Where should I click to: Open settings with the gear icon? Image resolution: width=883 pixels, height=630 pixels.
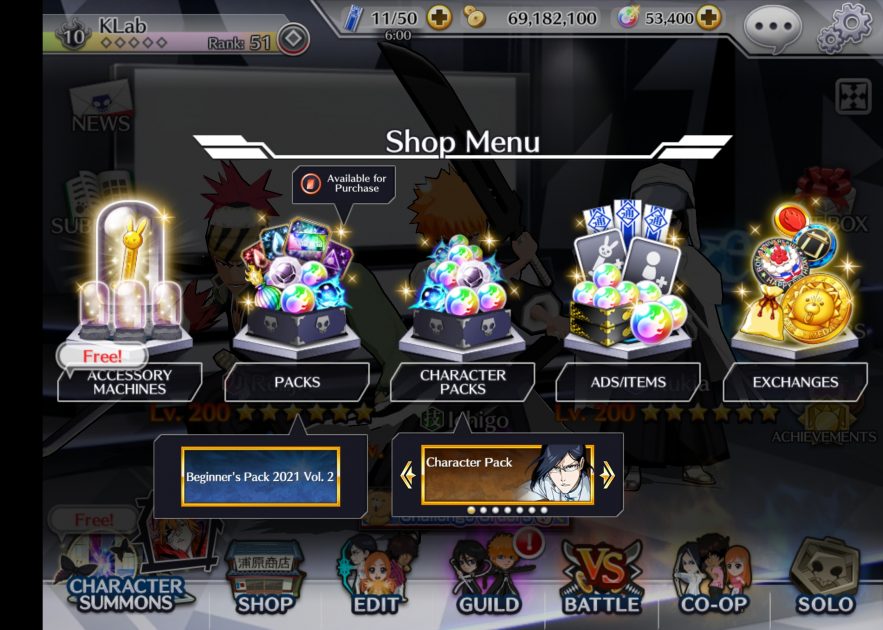[844, 26]
